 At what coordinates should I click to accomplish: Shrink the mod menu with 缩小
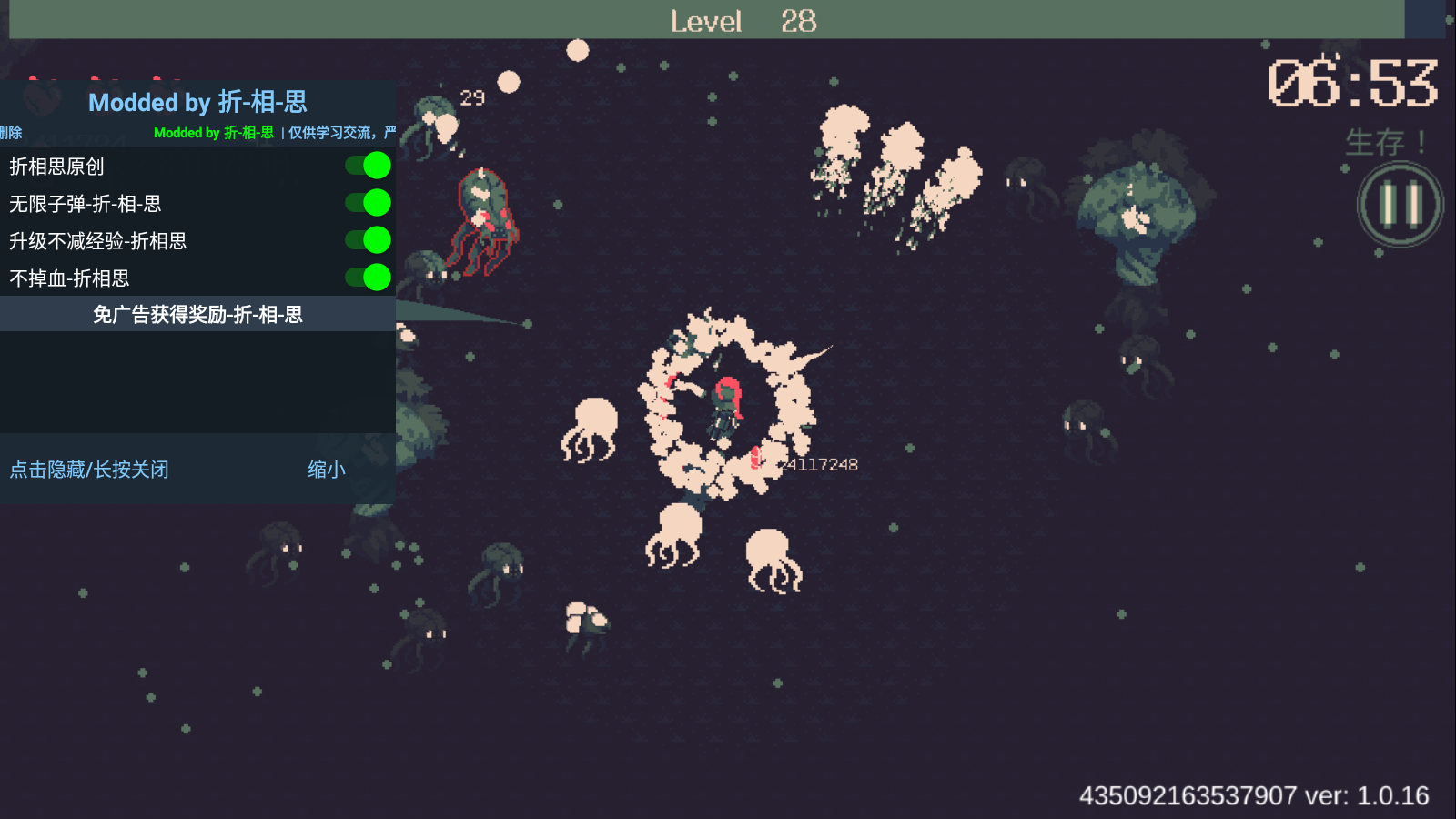point(326,470)
